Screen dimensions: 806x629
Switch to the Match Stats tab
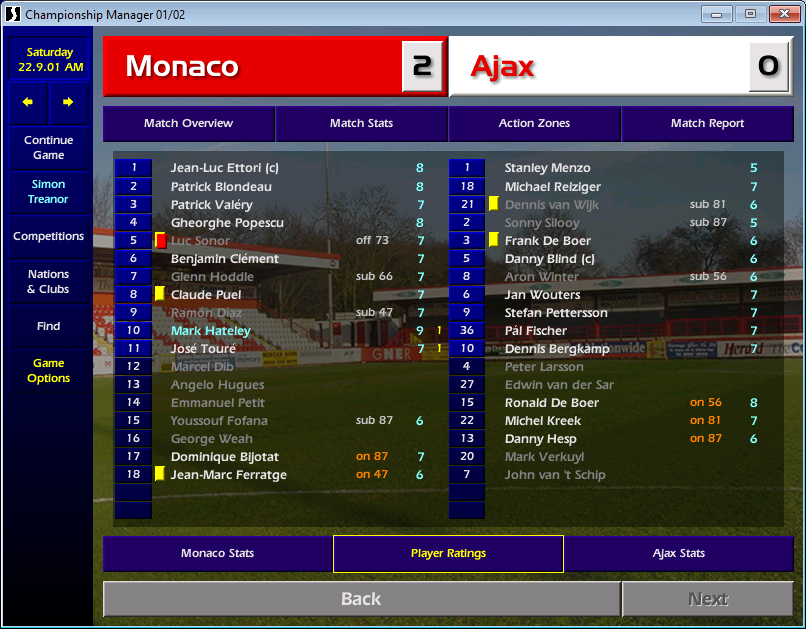pyautogui.click(x=361, y=123)
